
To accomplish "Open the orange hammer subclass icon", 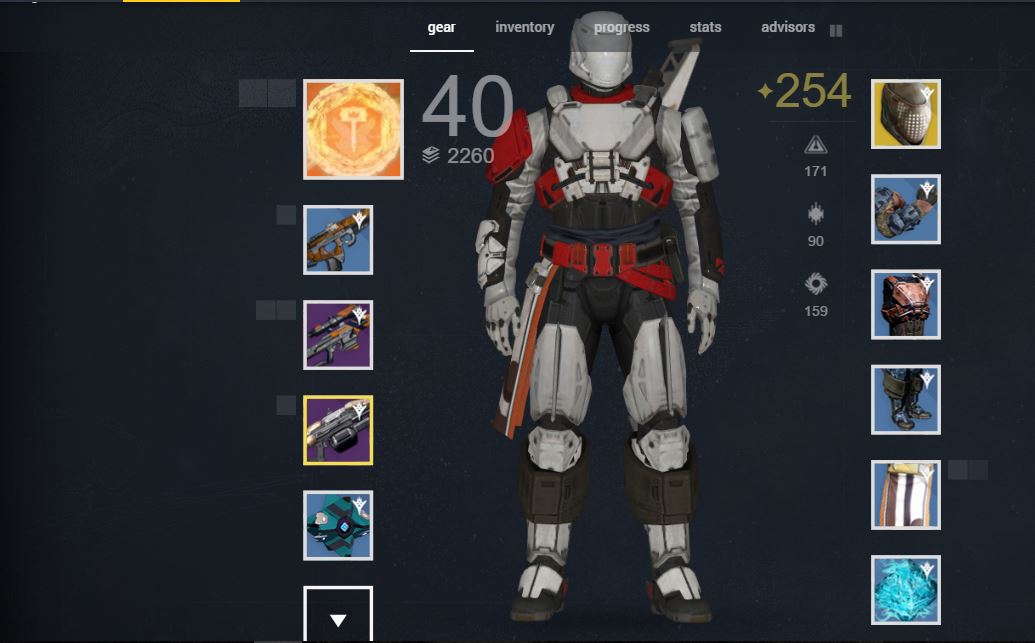I will coord(354,130).
